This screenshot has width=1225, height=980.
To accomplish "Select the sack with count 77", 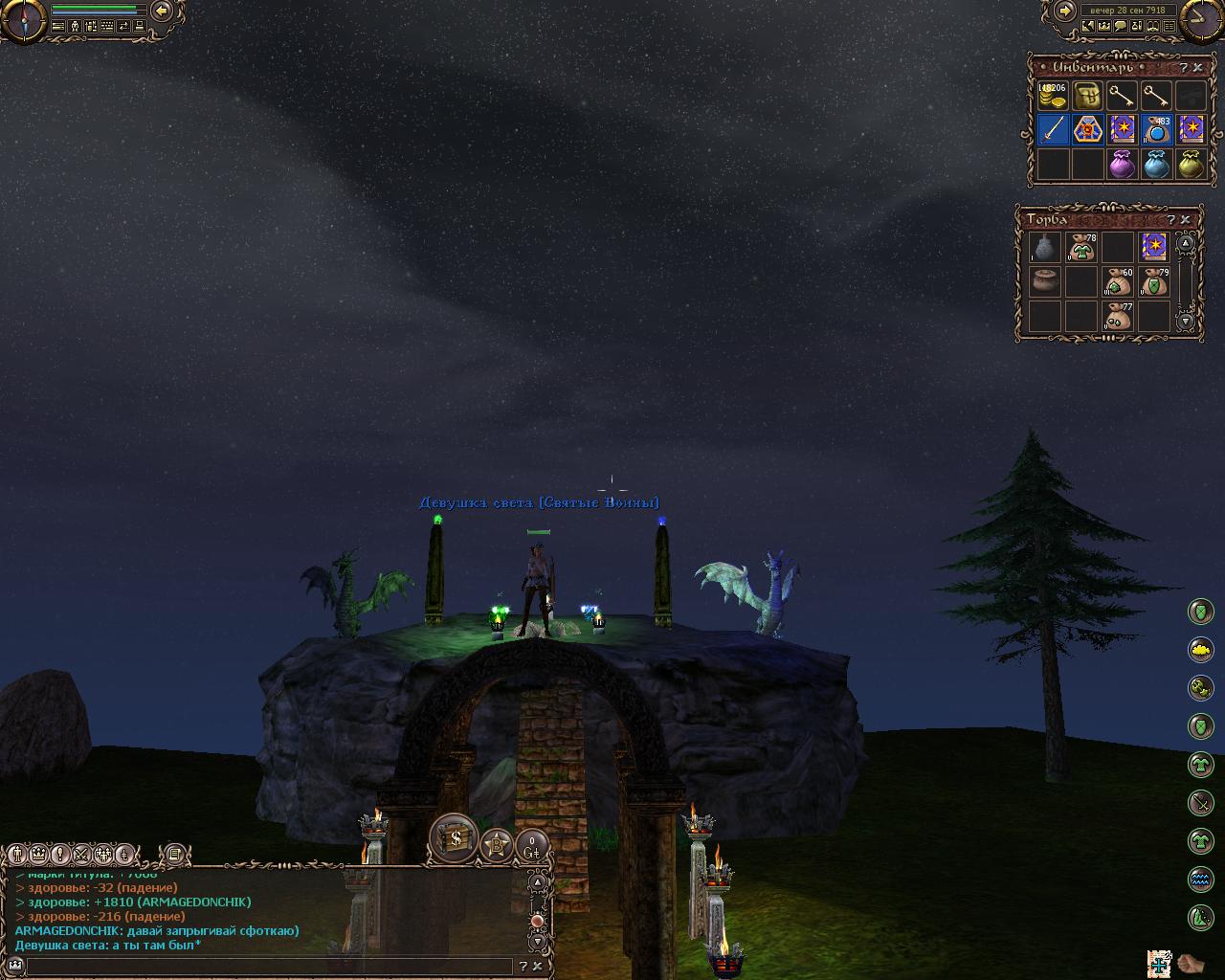I will pyautogui.click(x=1117, y=316).
